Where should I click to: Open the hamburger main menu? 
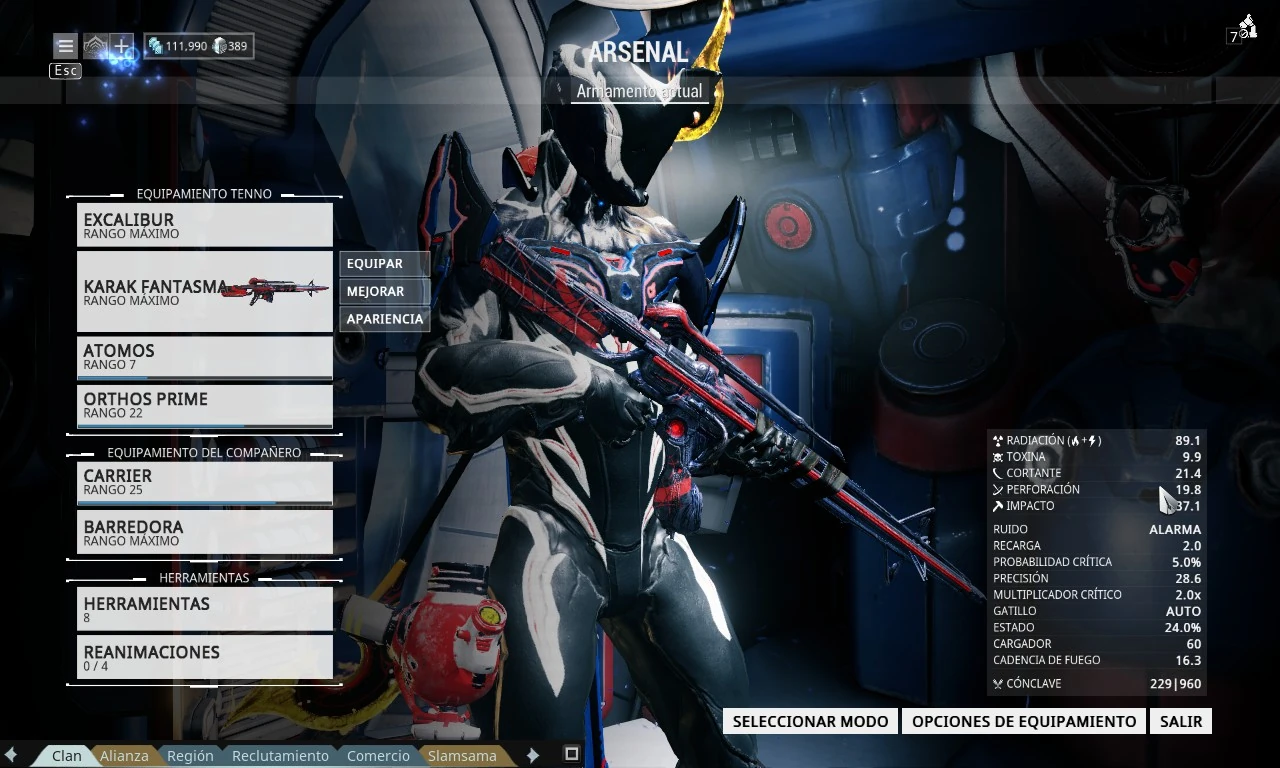click(65, 46)
